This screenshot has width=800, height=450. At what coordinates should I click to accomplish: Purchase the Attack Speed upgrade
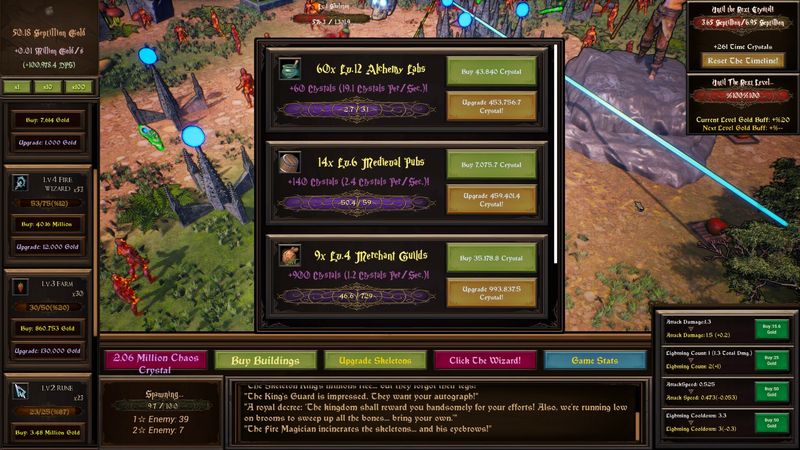[771, 391]
